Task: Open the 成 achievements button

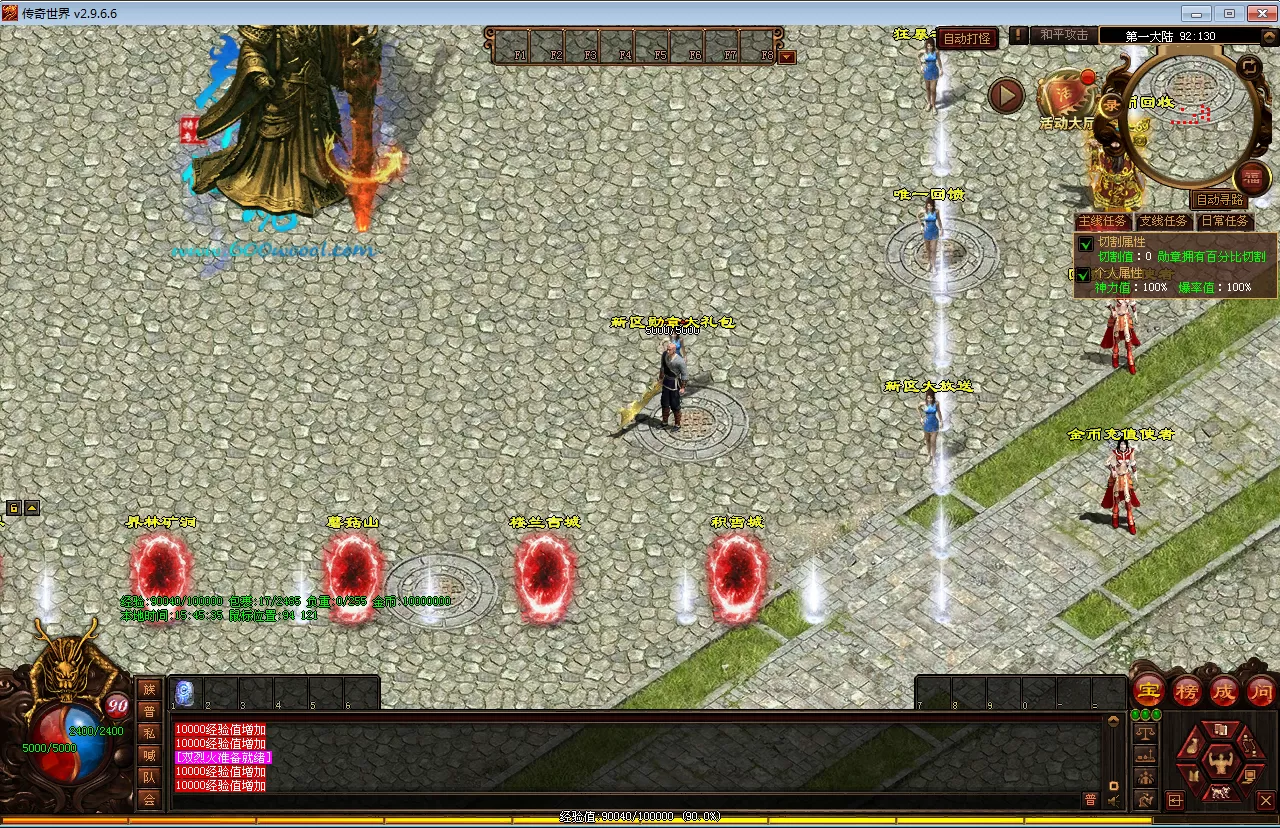Action: tap(1224, 691)
